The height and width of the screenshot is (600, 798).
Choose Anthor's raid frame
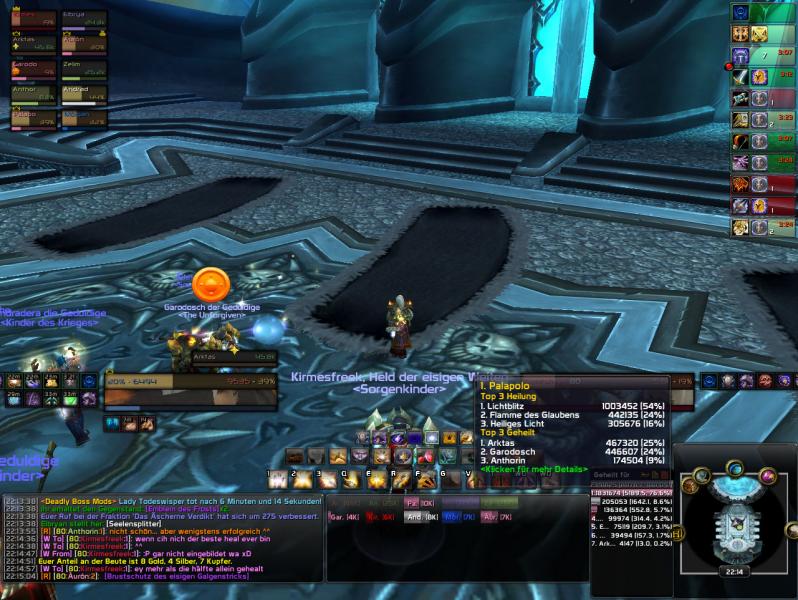coord(31,94)
